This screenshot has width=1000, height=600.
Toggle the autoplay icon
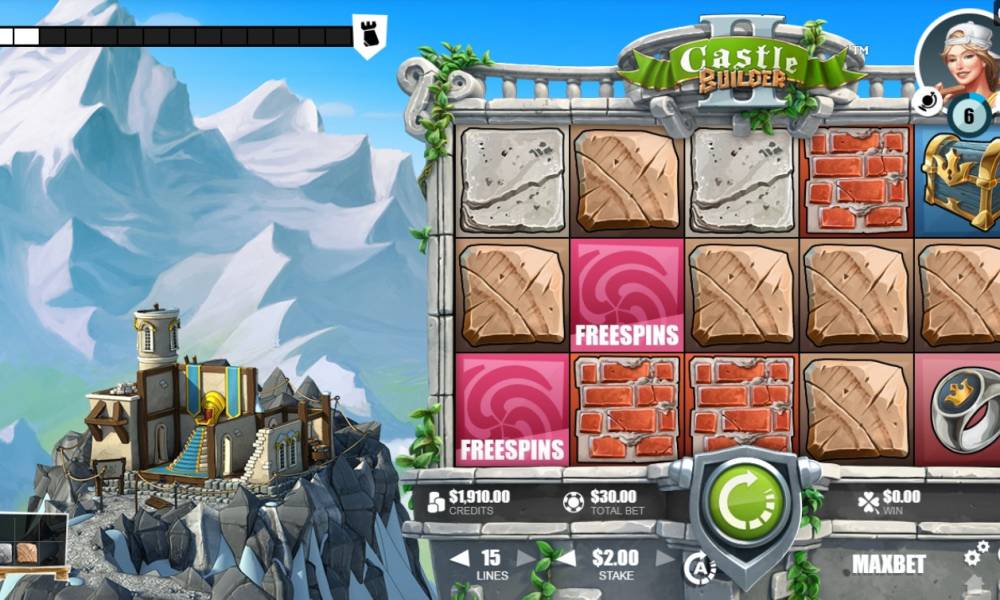point(699,567)
